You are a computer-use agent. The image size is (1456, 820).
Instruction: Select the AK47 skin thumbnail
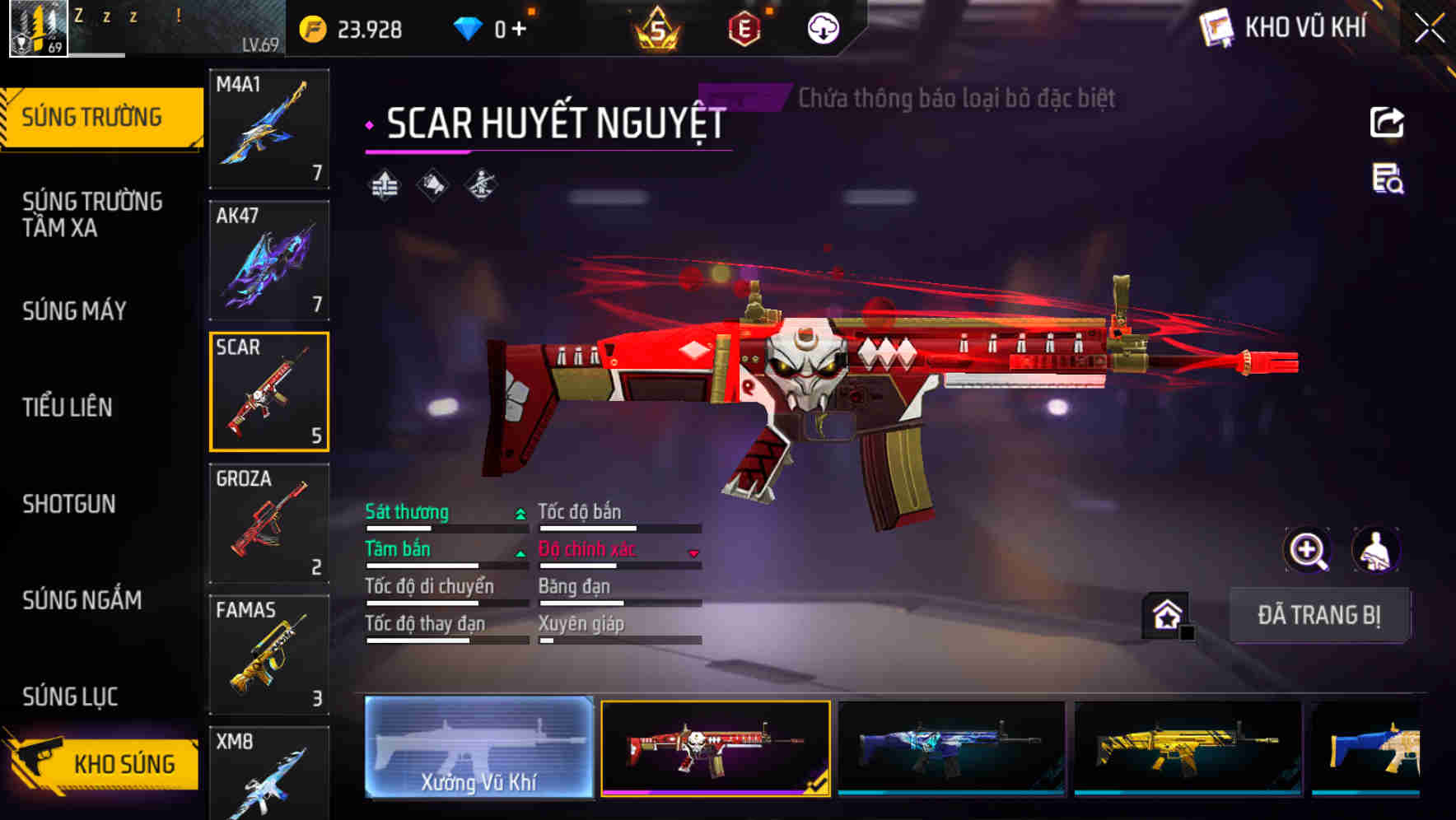point(269,258)
